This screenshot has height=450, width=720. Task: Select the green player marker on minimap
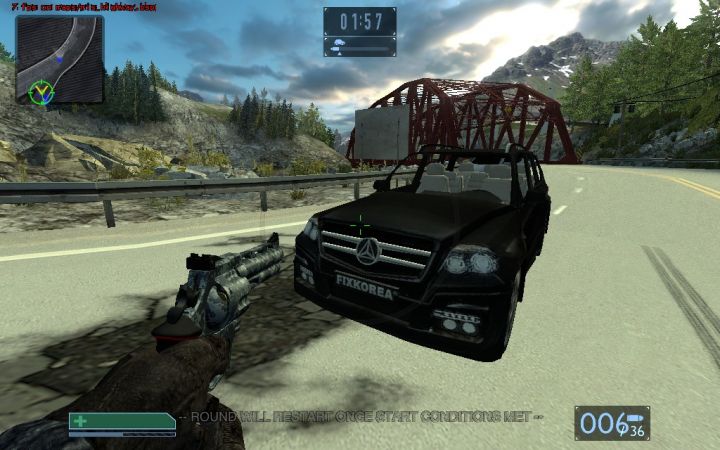click(x=41, y=92)
